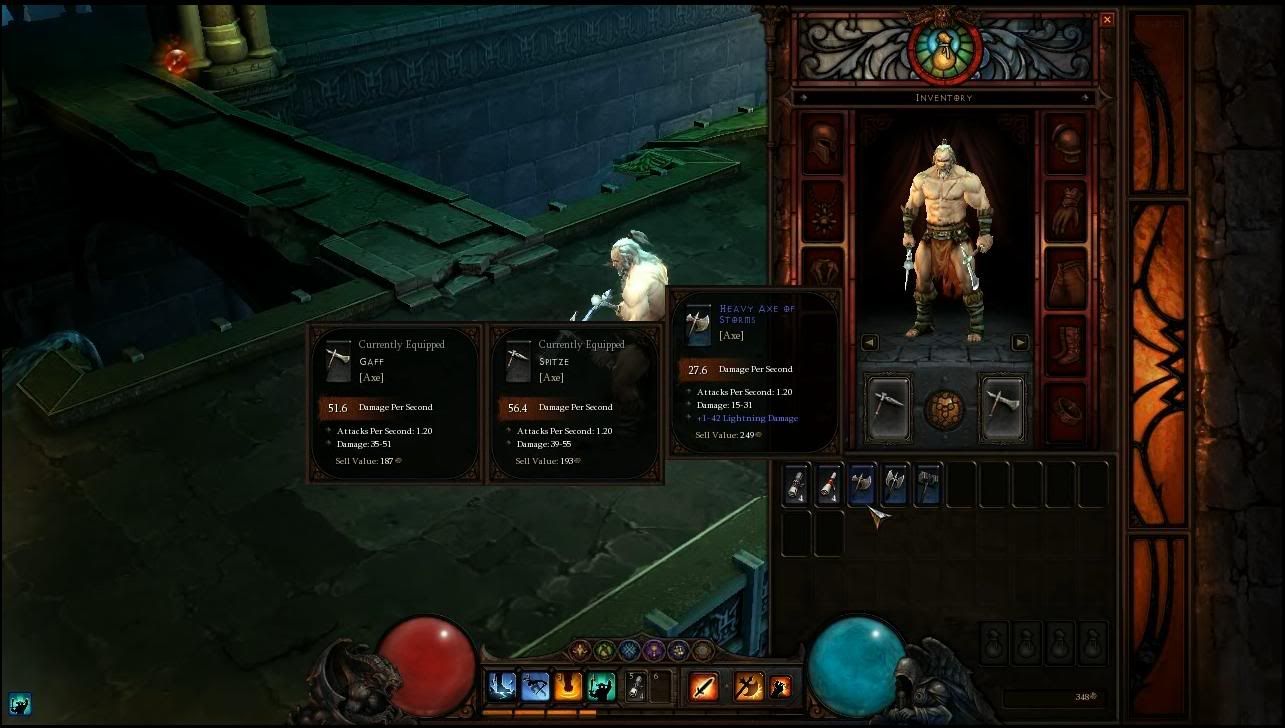The image size is (1285, 728).
Task: Pick up the Heavy Axe of Storms from the backpack
Action: [x=860, y=483]
